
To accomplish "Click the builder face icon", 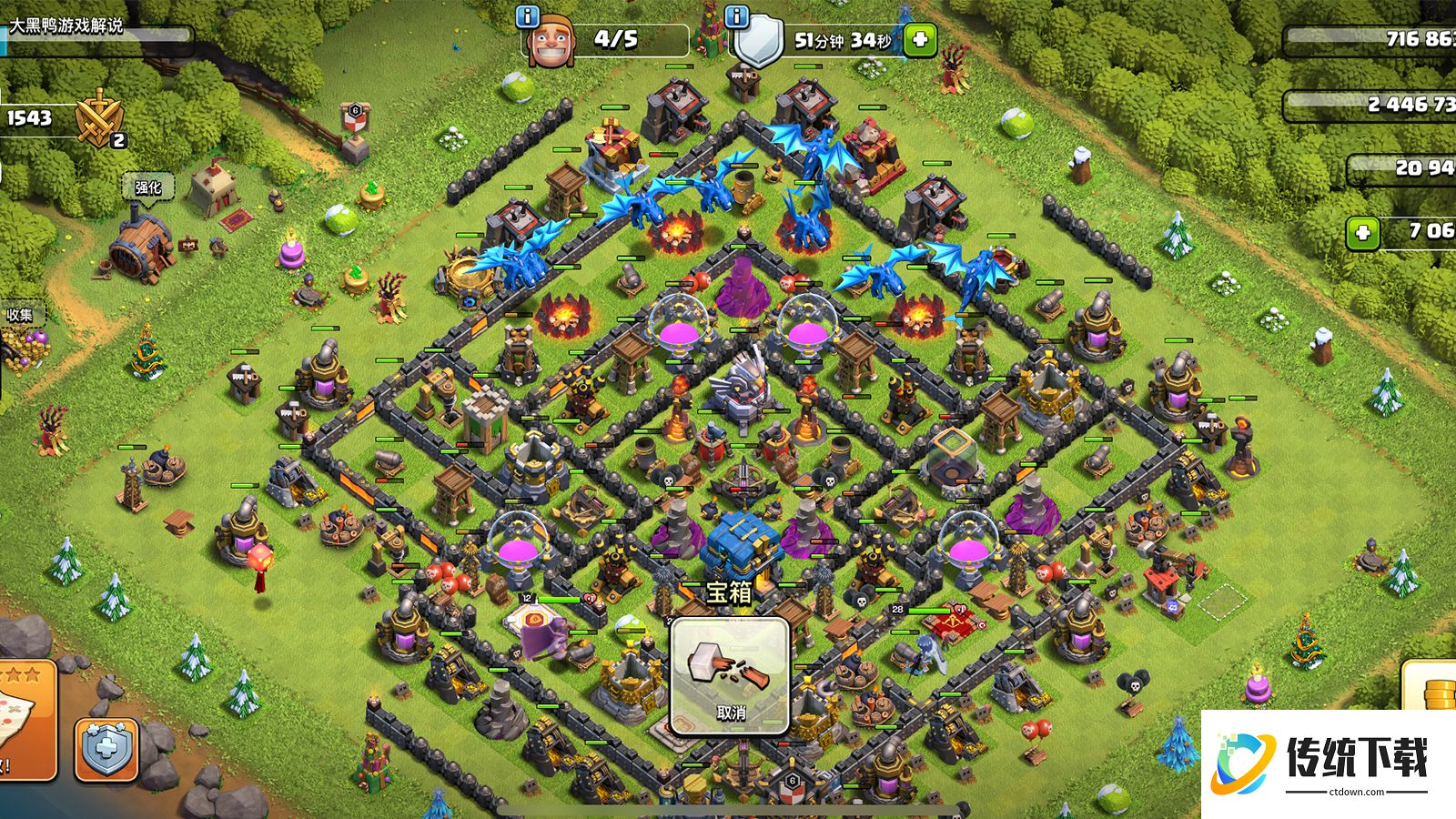I will (x=551, y=41).
